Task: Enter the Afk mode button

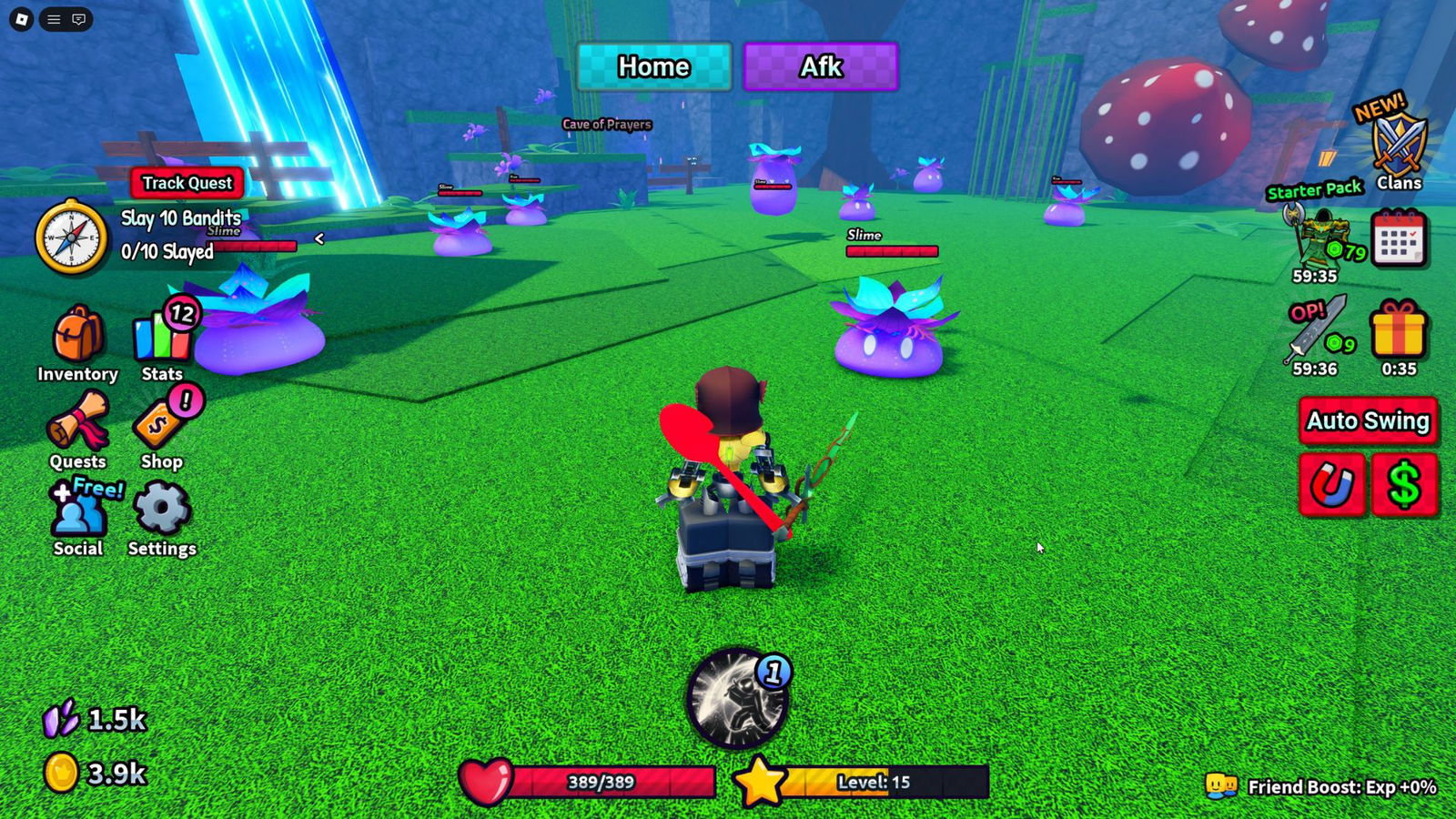Action: (821, 66)
